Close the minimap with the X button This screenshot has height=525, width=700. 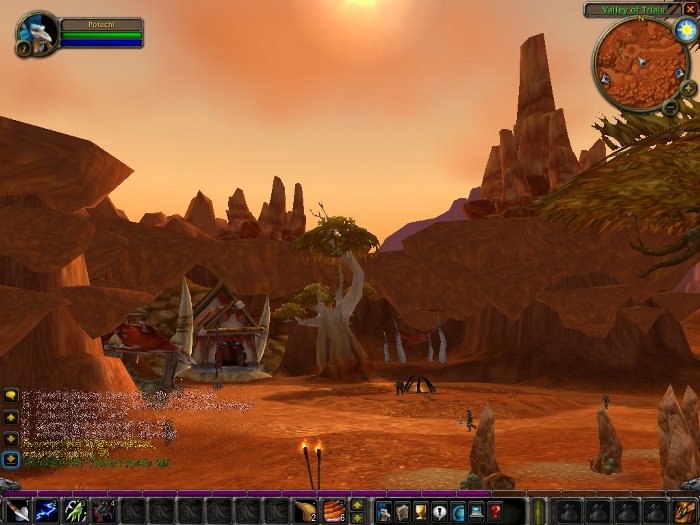[690, 9]
